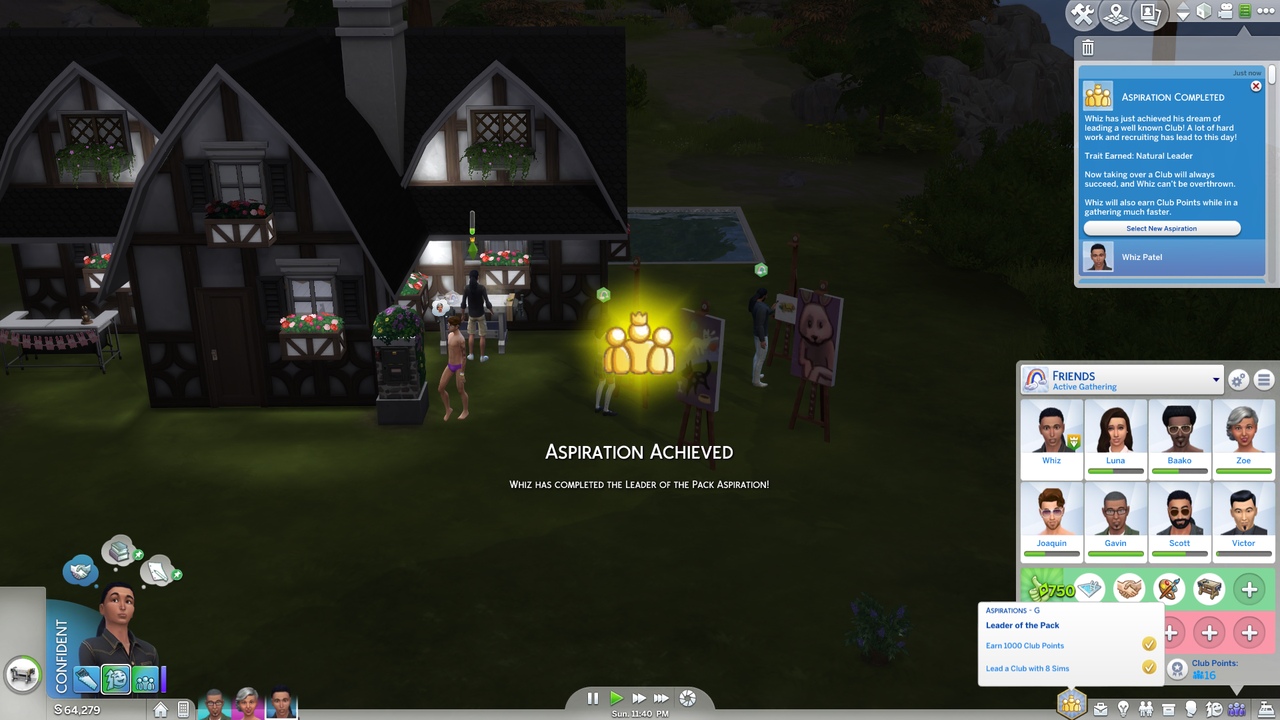Screen dimensions: 1280x720
Task: Open the Manage Worlds map pin icon
Action: (1116, 14)
